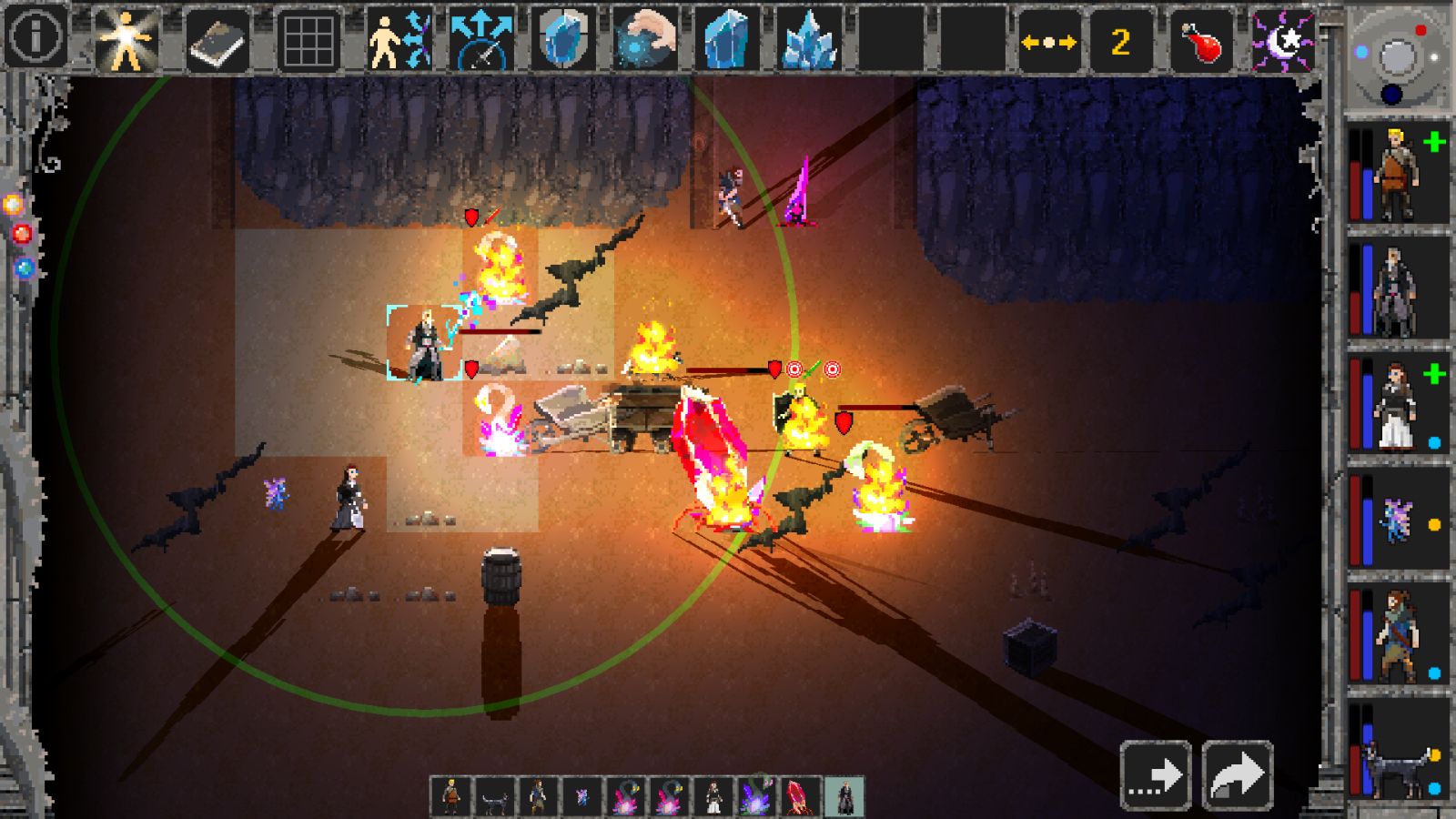Activate the walking figure with arrows ability
The image size is (1456, 819).
click(399, 40)
